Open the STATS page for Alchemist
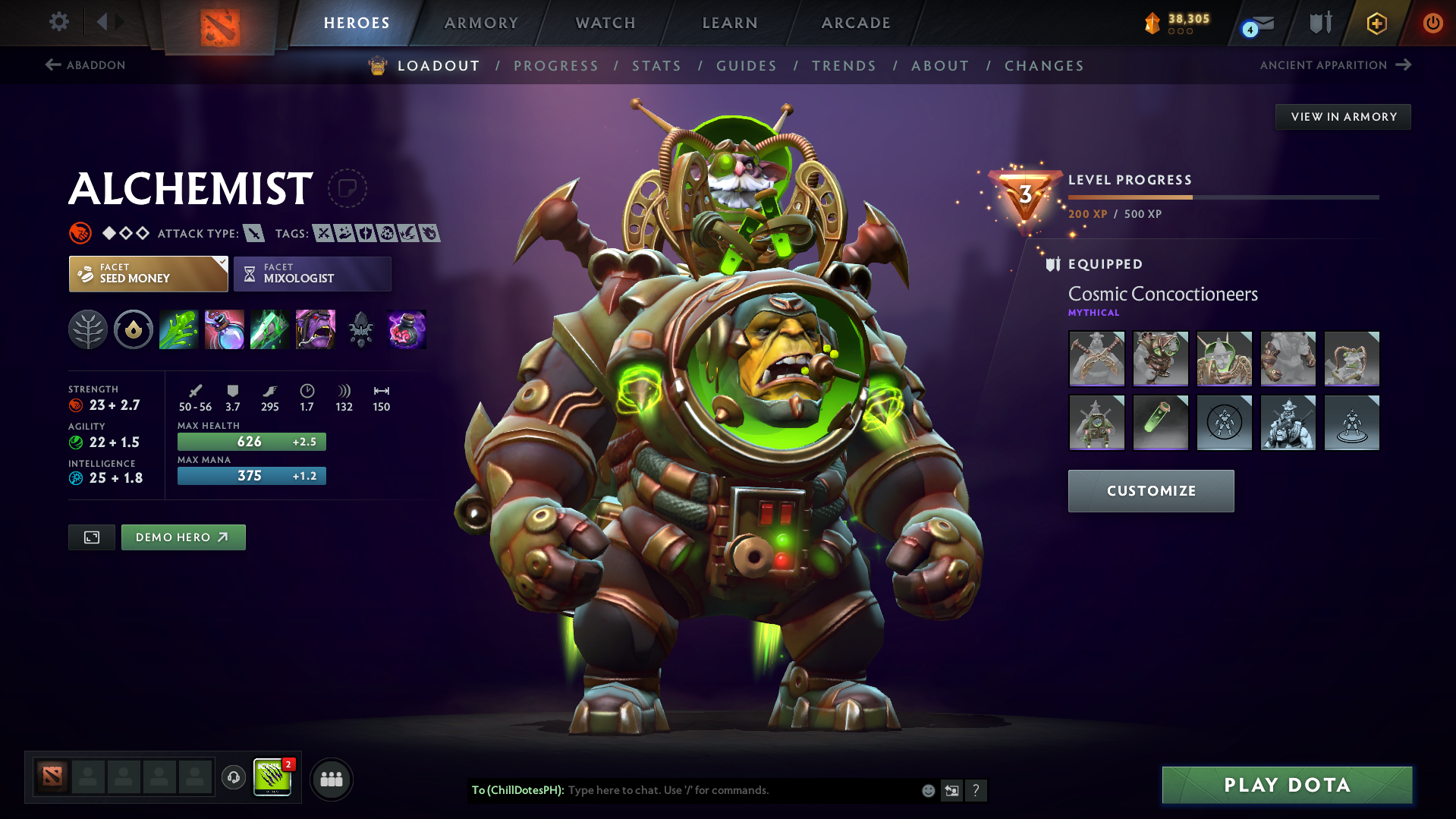The width and height of the screenshot is (1456, 819). click(x=656, y=66)
